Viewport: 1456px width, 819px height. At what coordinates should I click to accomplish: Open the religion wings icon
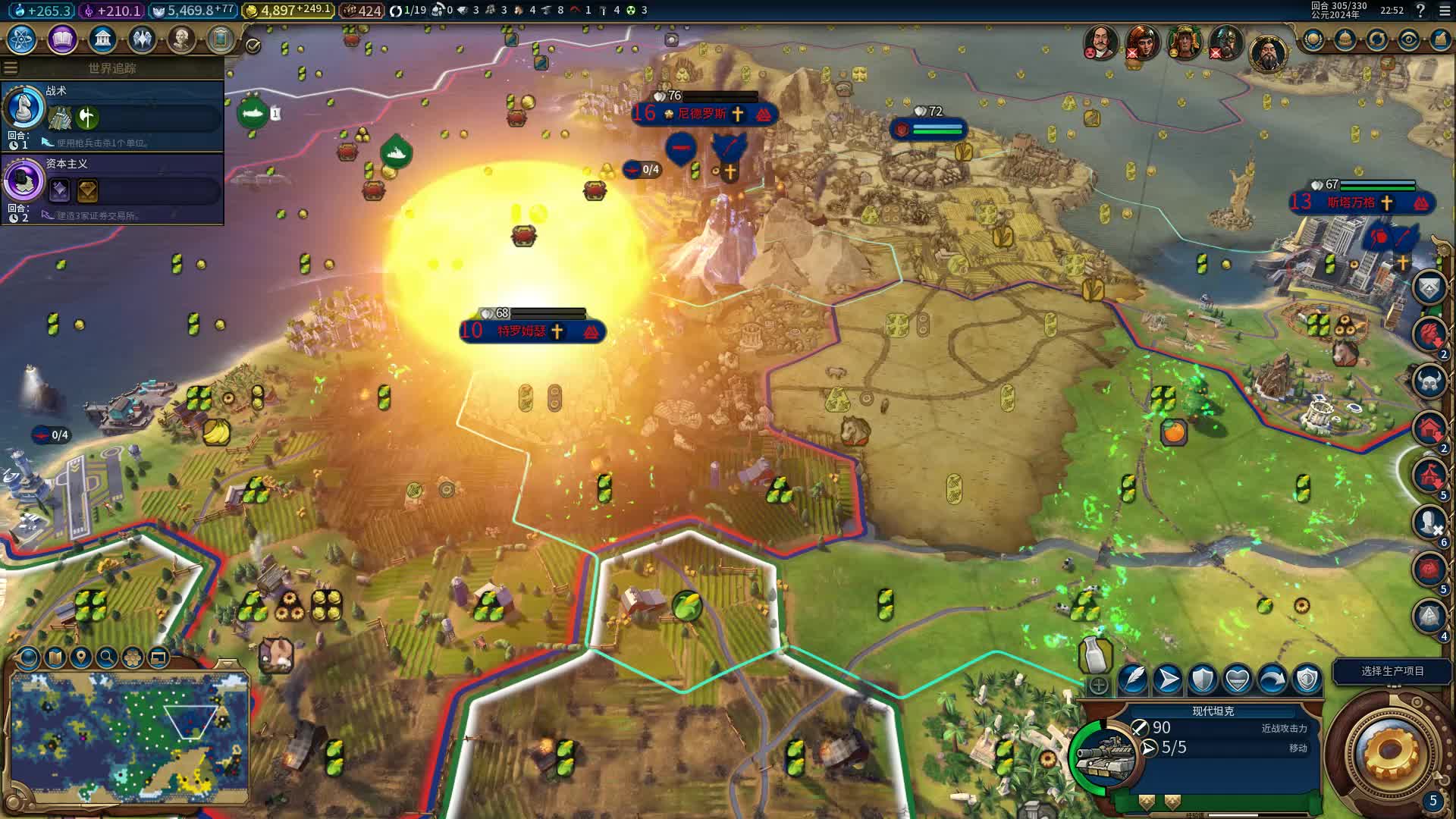tap(142, 39)
